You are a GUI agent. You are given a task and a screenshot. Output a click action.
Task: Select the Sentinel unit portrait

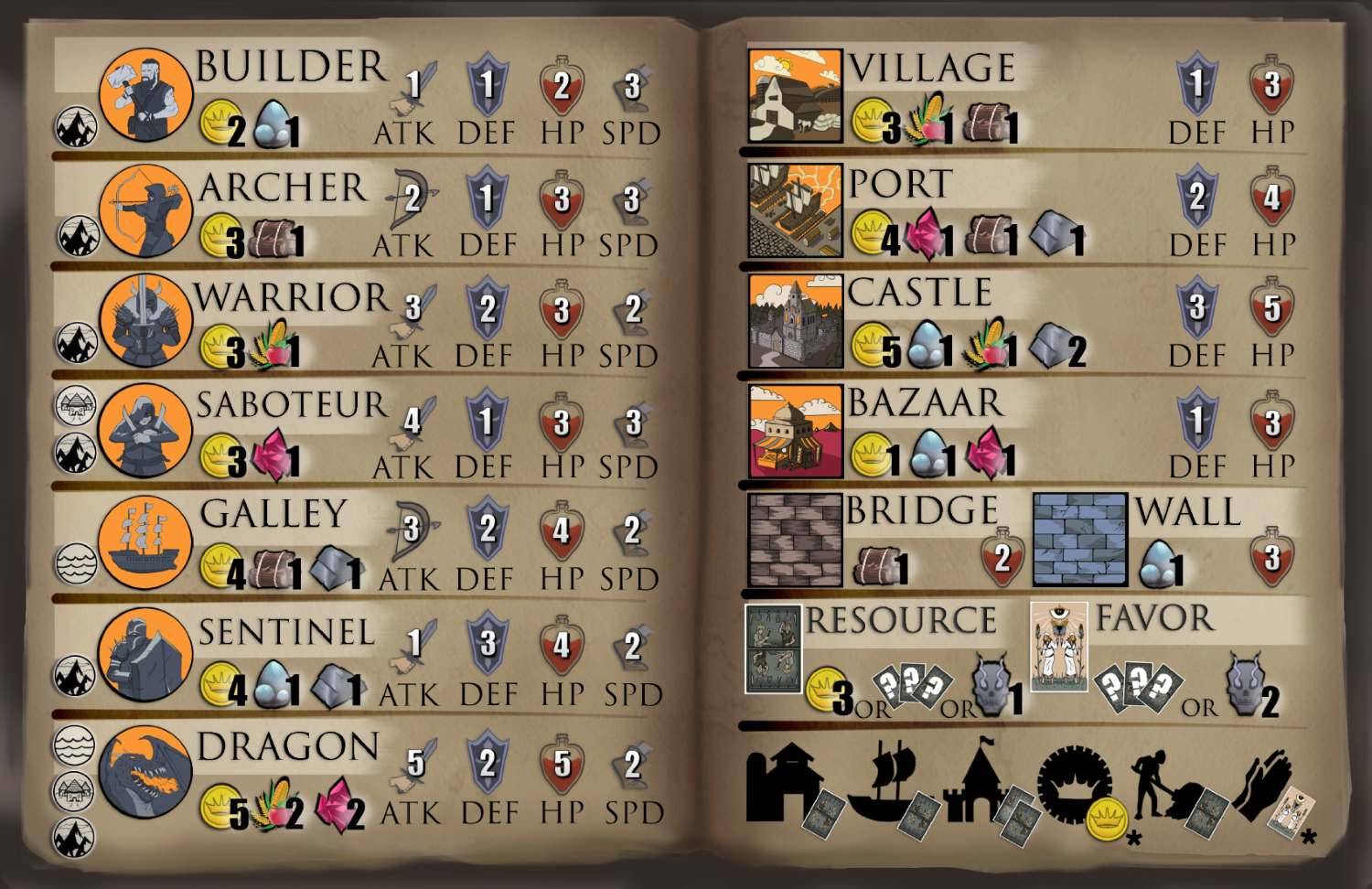145,655
